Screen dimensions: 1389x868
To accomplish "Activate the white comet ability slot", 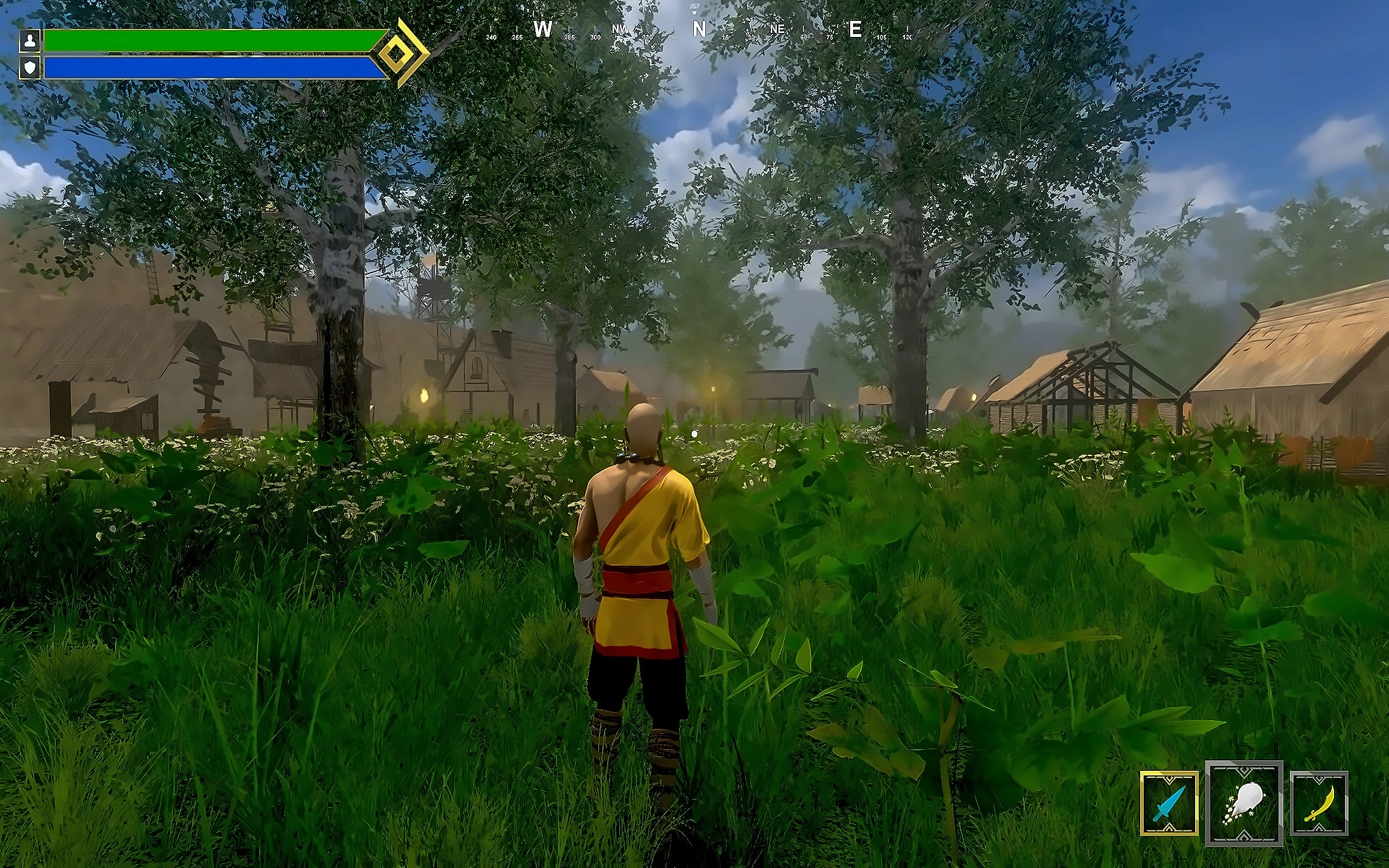I will 1244,803.
